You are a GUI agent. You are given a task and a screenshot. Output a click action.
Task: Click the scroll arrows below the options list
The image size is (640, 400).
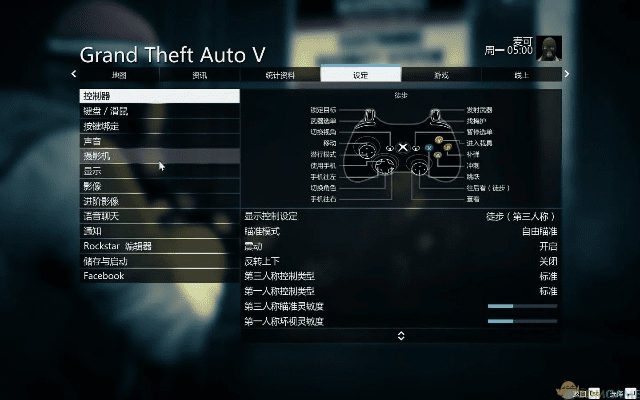coord(401,336)
